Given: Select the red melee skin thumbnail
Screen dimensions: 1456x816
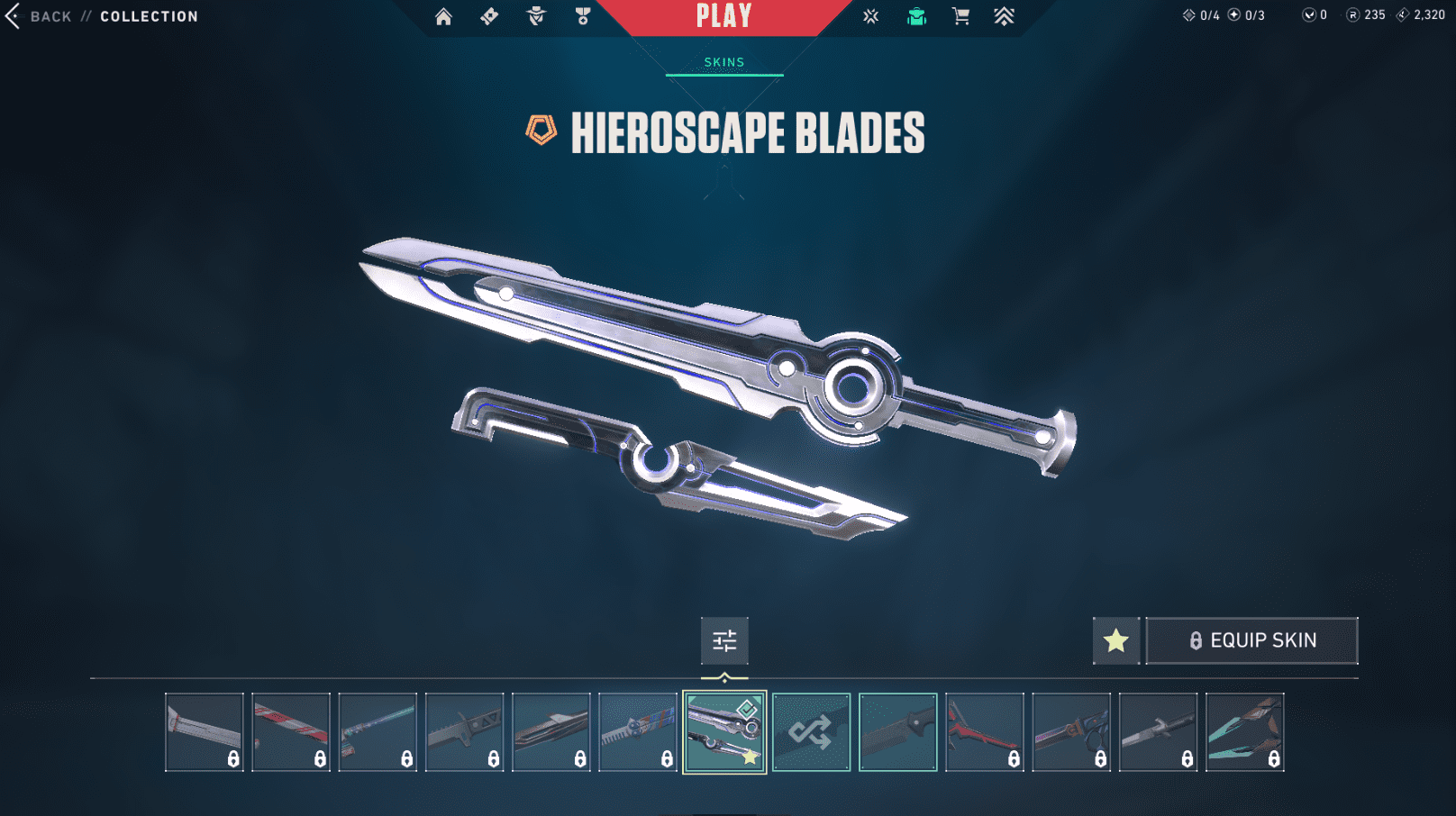Looking at the screenshot, I should [984, 730].
